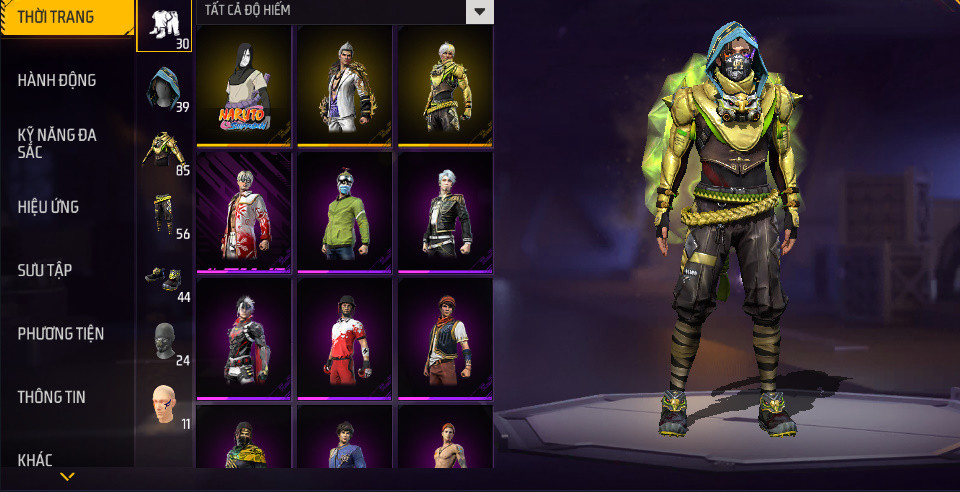Open the THÔNG TIN tab
The height and width of the screenshot is (492, 960).
point(52,397)
